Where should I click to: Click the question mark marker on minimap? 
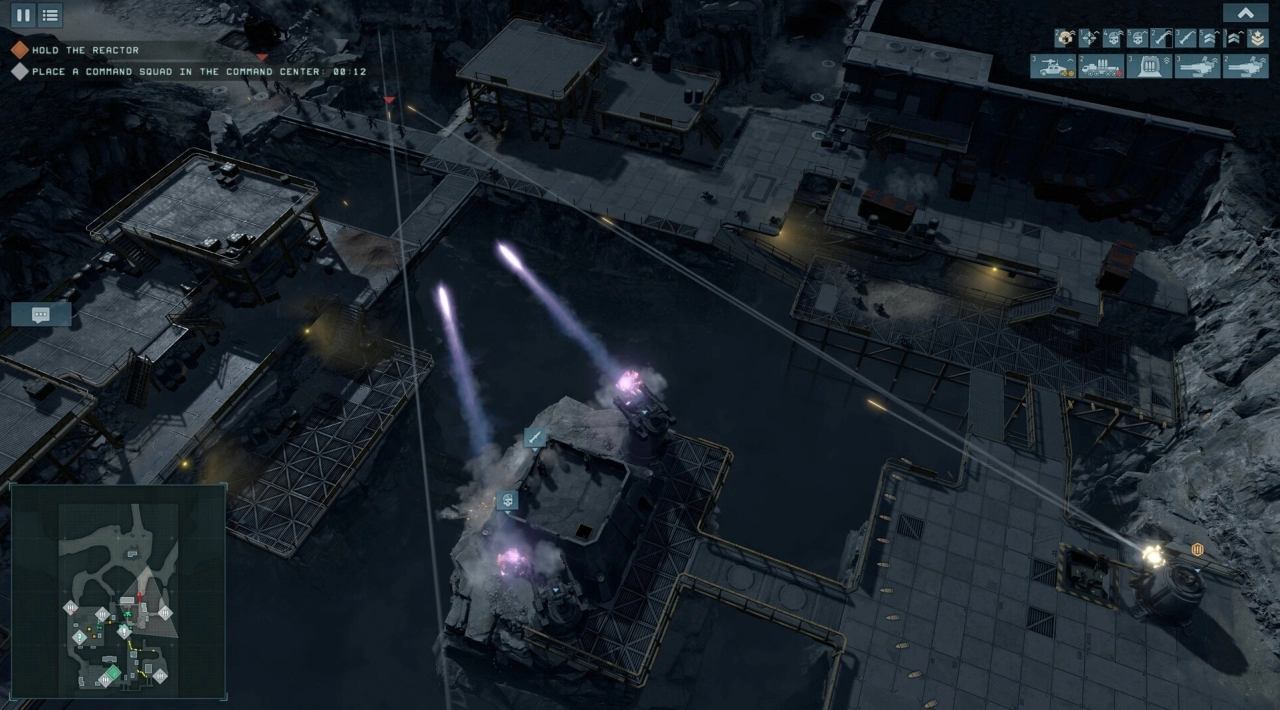pos(79,637)
